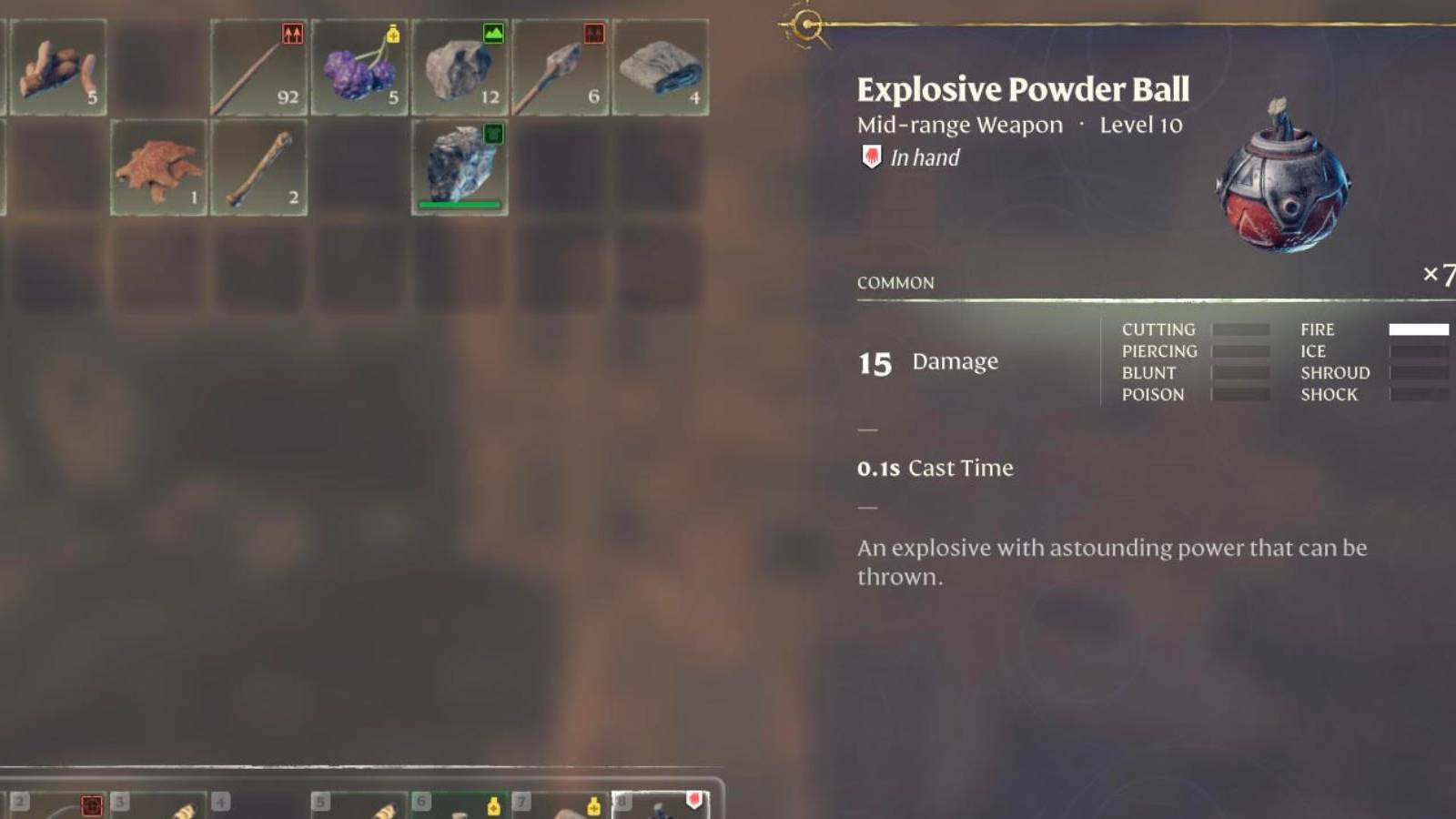This screenshot has width=1456, height=819.
Task: Select the arrows stack of 6
Action: tap(558, 68)
